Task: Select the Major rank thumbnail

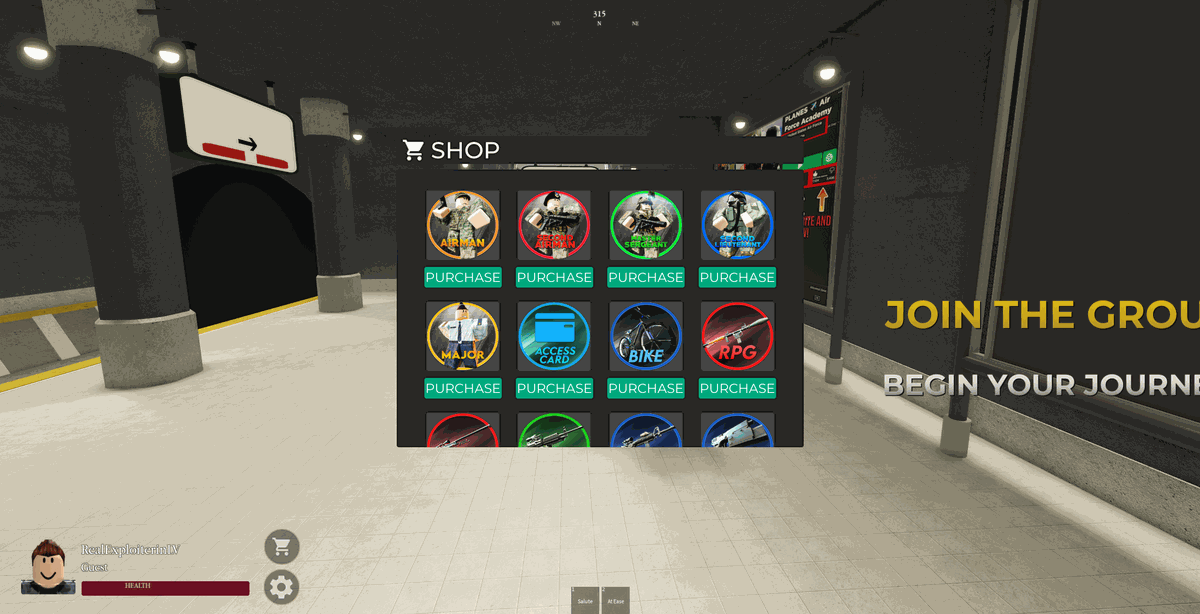Action: 462,336
